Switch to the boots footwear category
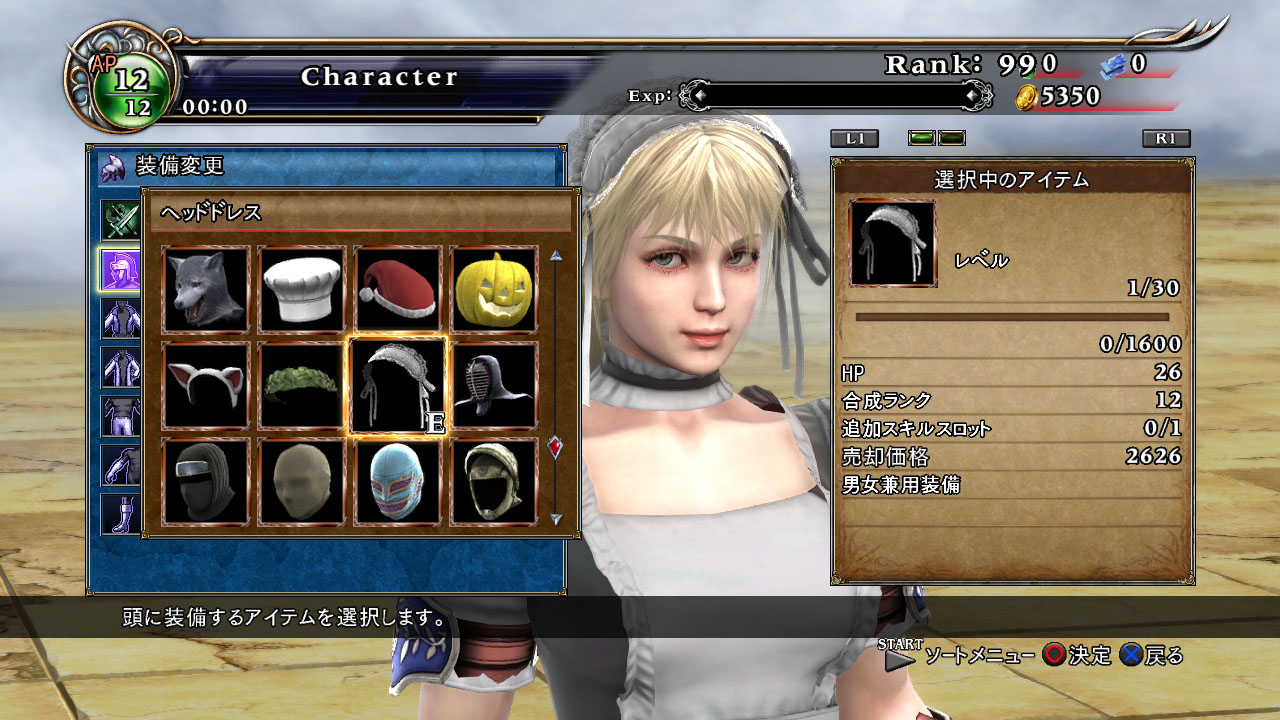 (x=121, y=513)
